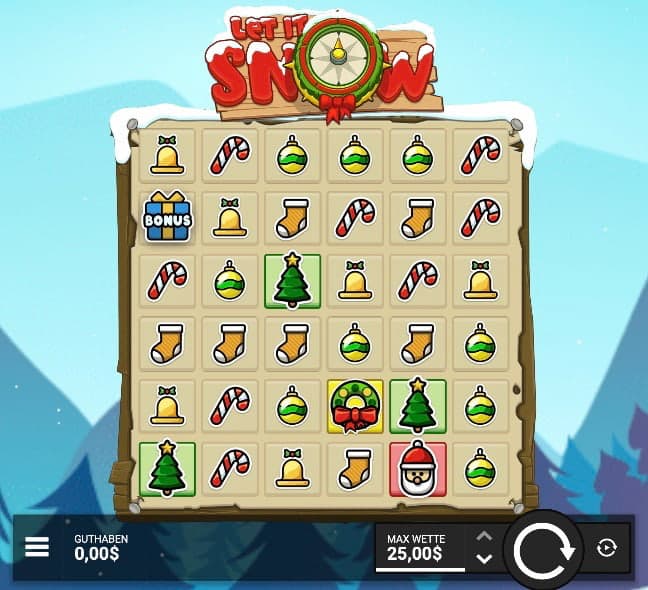Select the Max Wette 25,00$ bet field

click(420, 547)
